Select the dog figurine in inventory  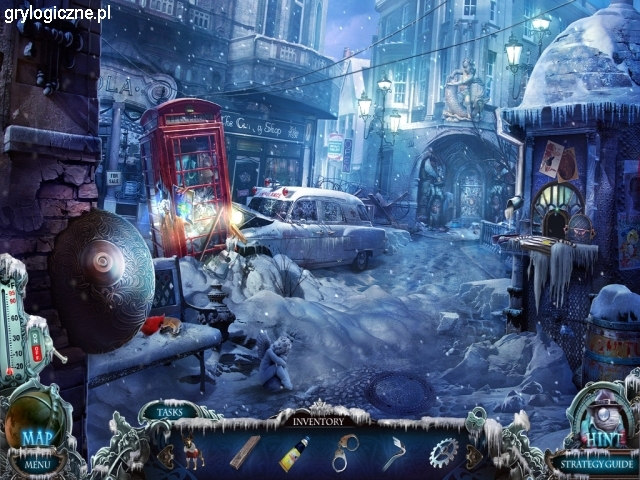point(193,452)
